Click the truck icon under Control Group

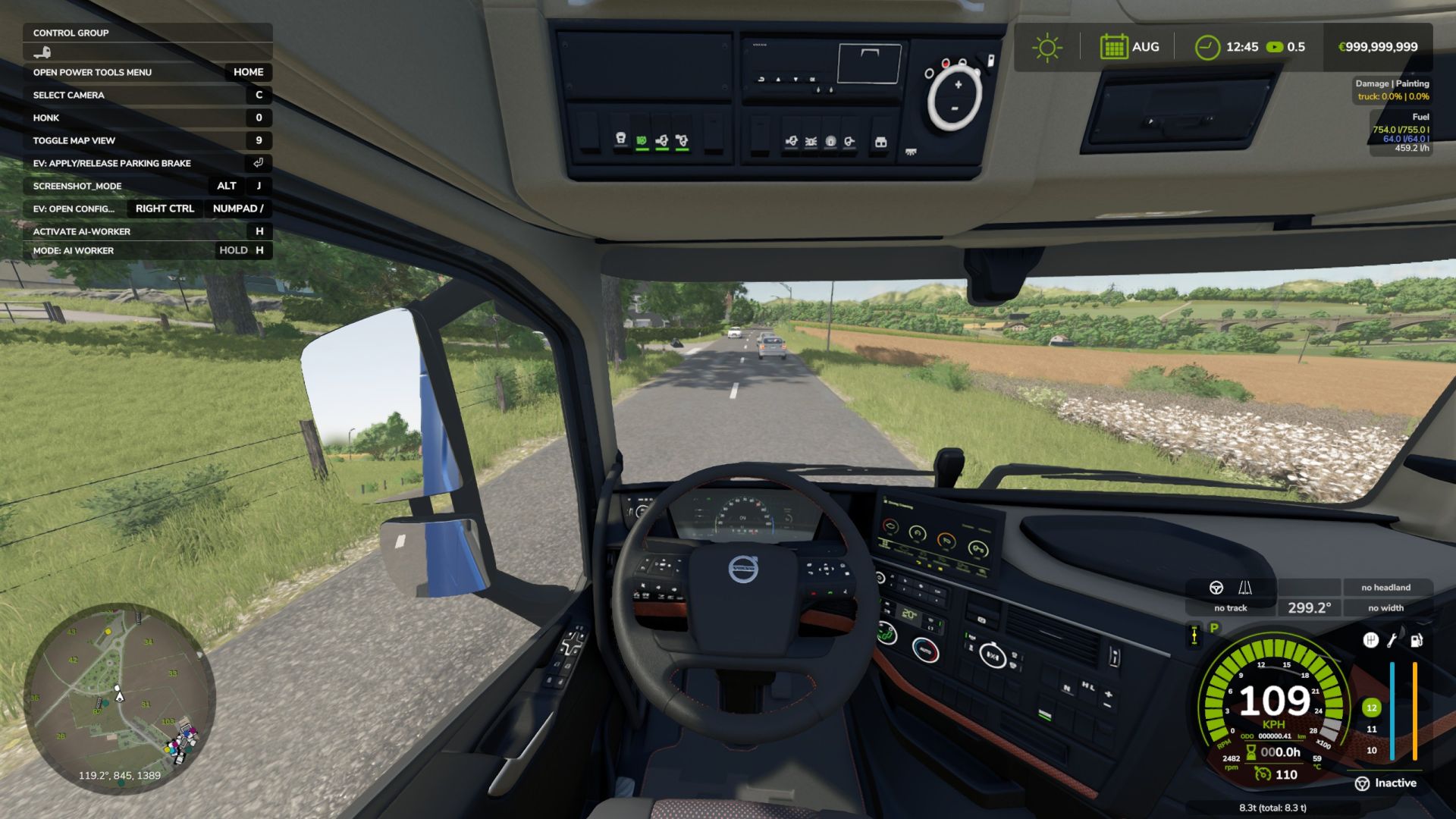point(42,52)
